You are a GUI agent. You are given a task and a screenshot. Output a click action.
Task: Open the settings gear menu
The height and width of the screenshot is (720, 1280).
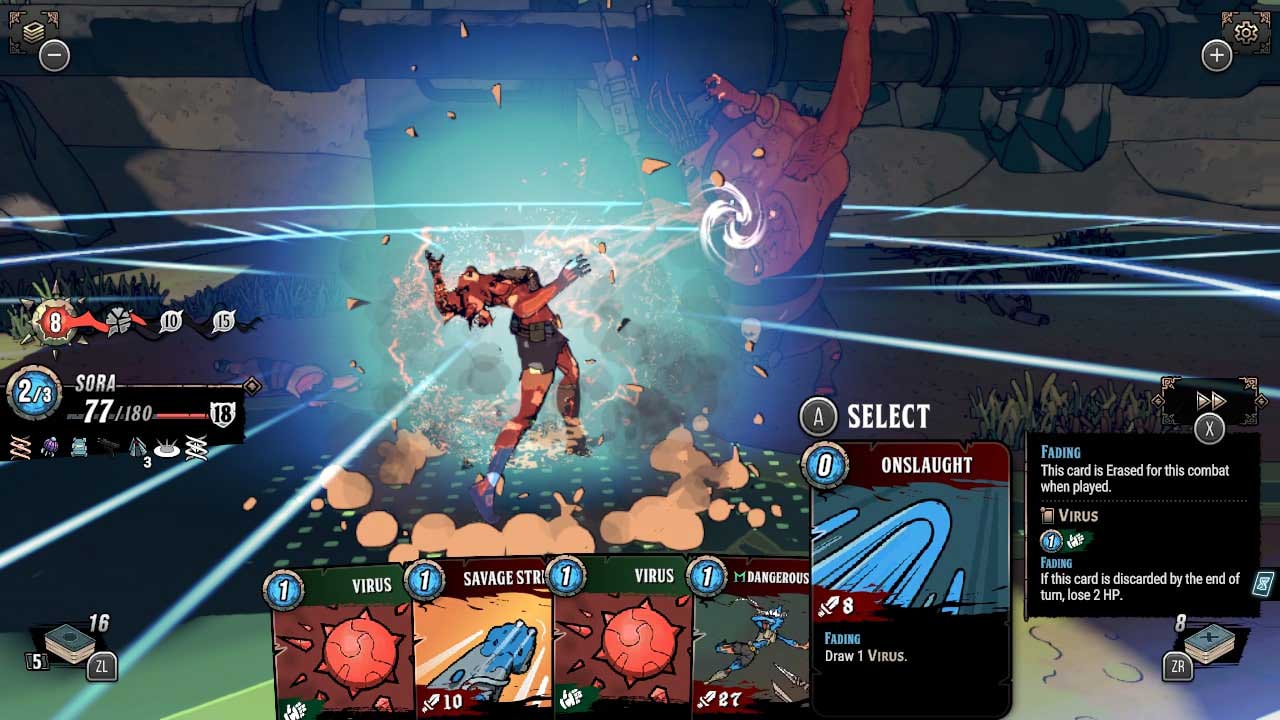coord(1245,30)
